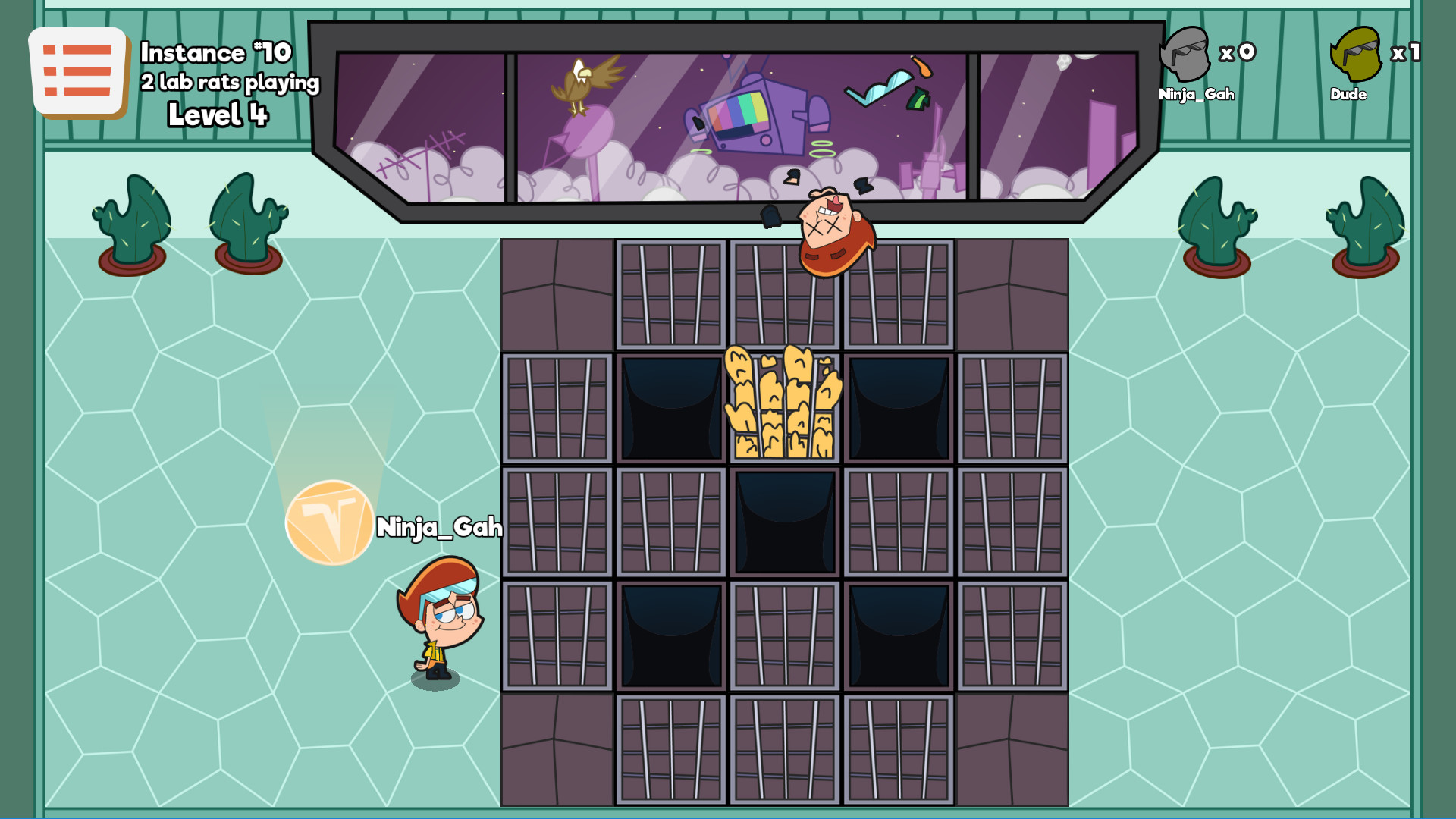The height and width of the screenshot is (819, 1456).
Task: Toggle the open dark crate beside the fries
Action: coord(671,407)
